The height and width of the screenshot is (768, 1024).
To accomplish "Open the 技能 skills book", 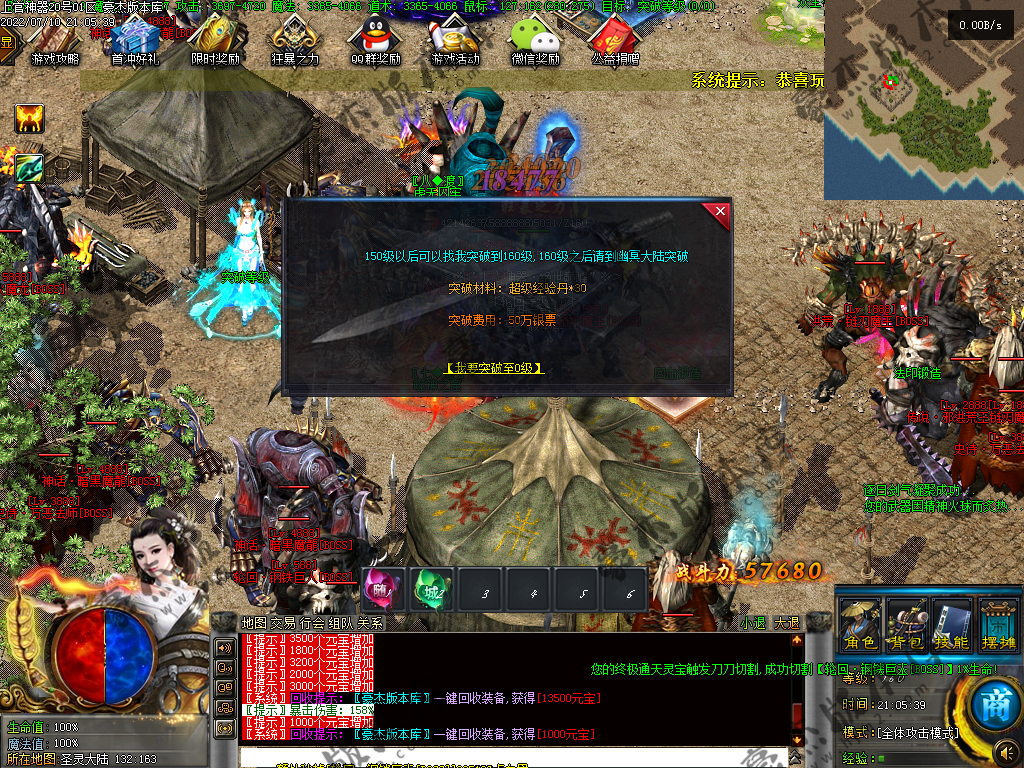I will click(951, 627).
